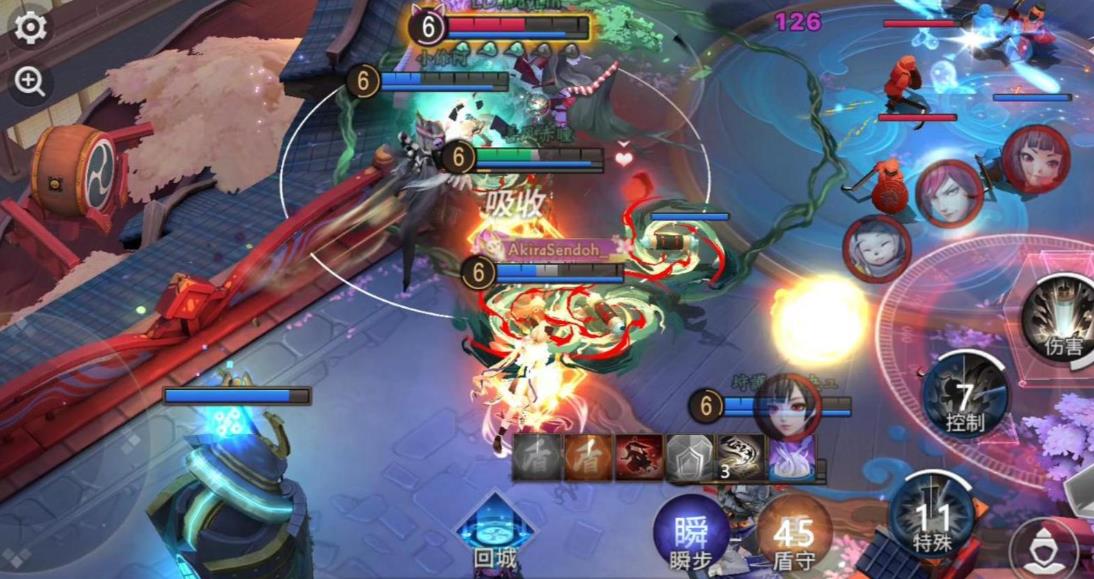
Task: Select the orange kanji item slot
Action: (588, 457)
